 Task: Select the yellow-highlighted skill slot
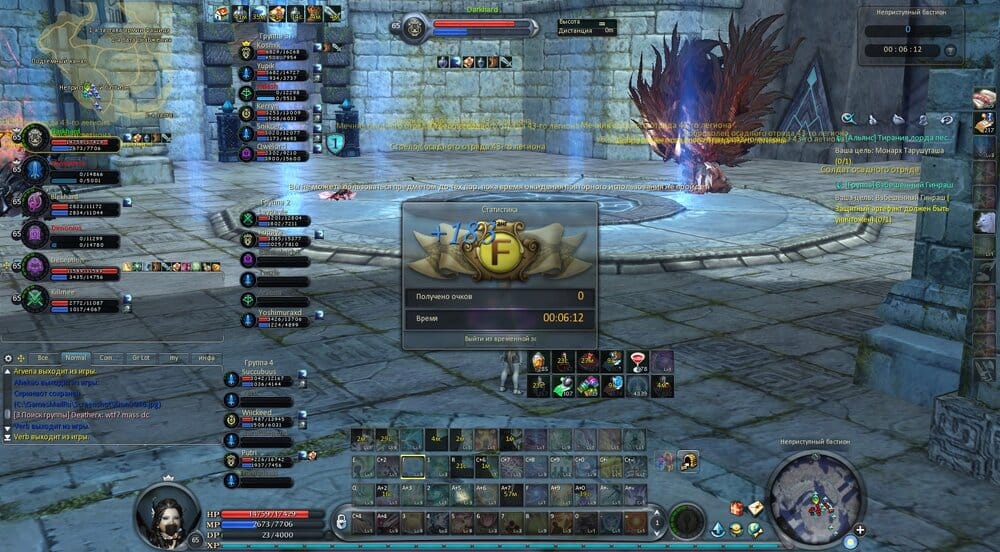click(x=412, y=466)
